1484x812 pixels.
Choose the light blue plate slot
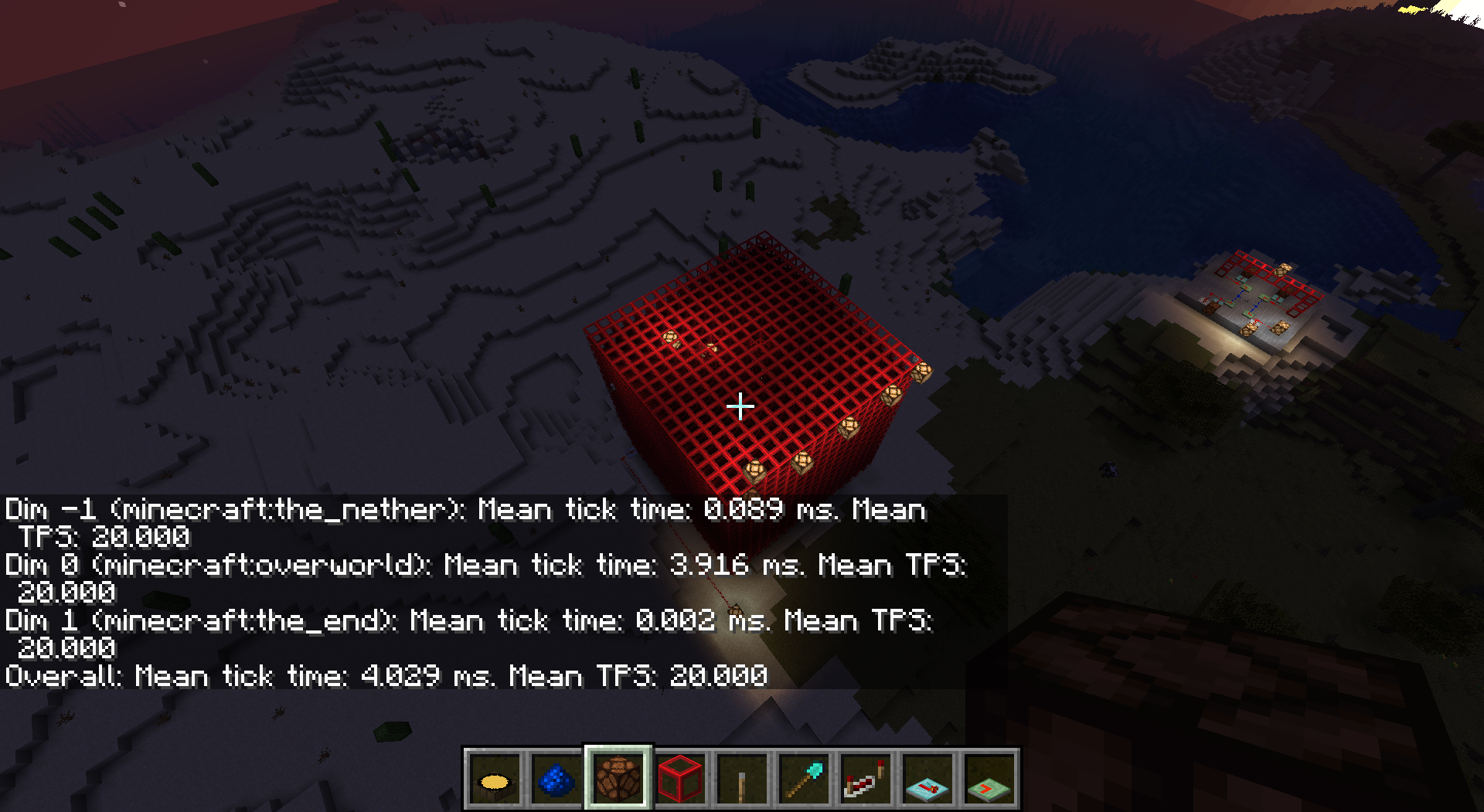[x=927, y=780]
